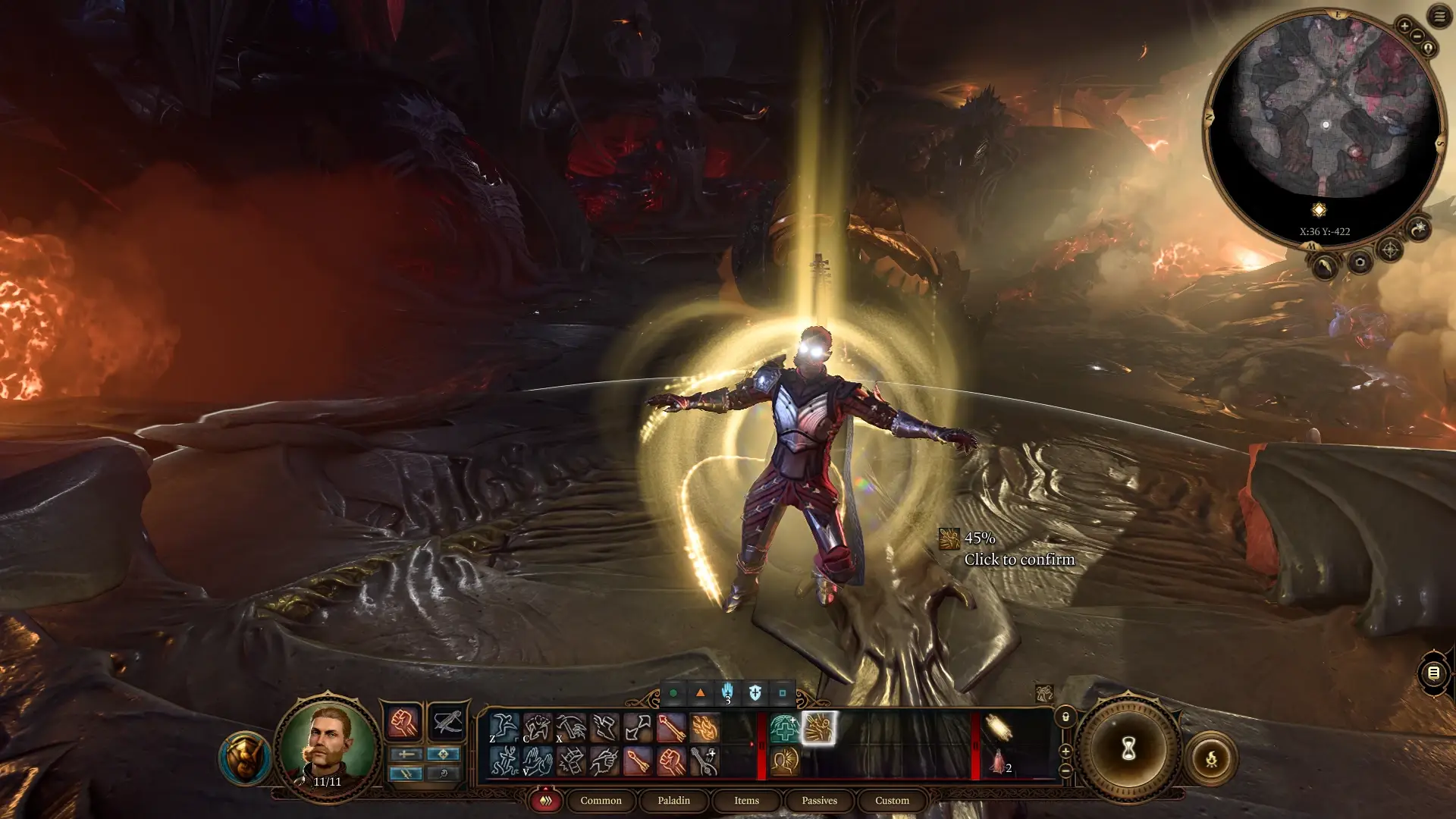The image size is (1456, 819).
Task: Open camp with the campfire icon
Action: pyautogui.click(x=1212, y=757)
